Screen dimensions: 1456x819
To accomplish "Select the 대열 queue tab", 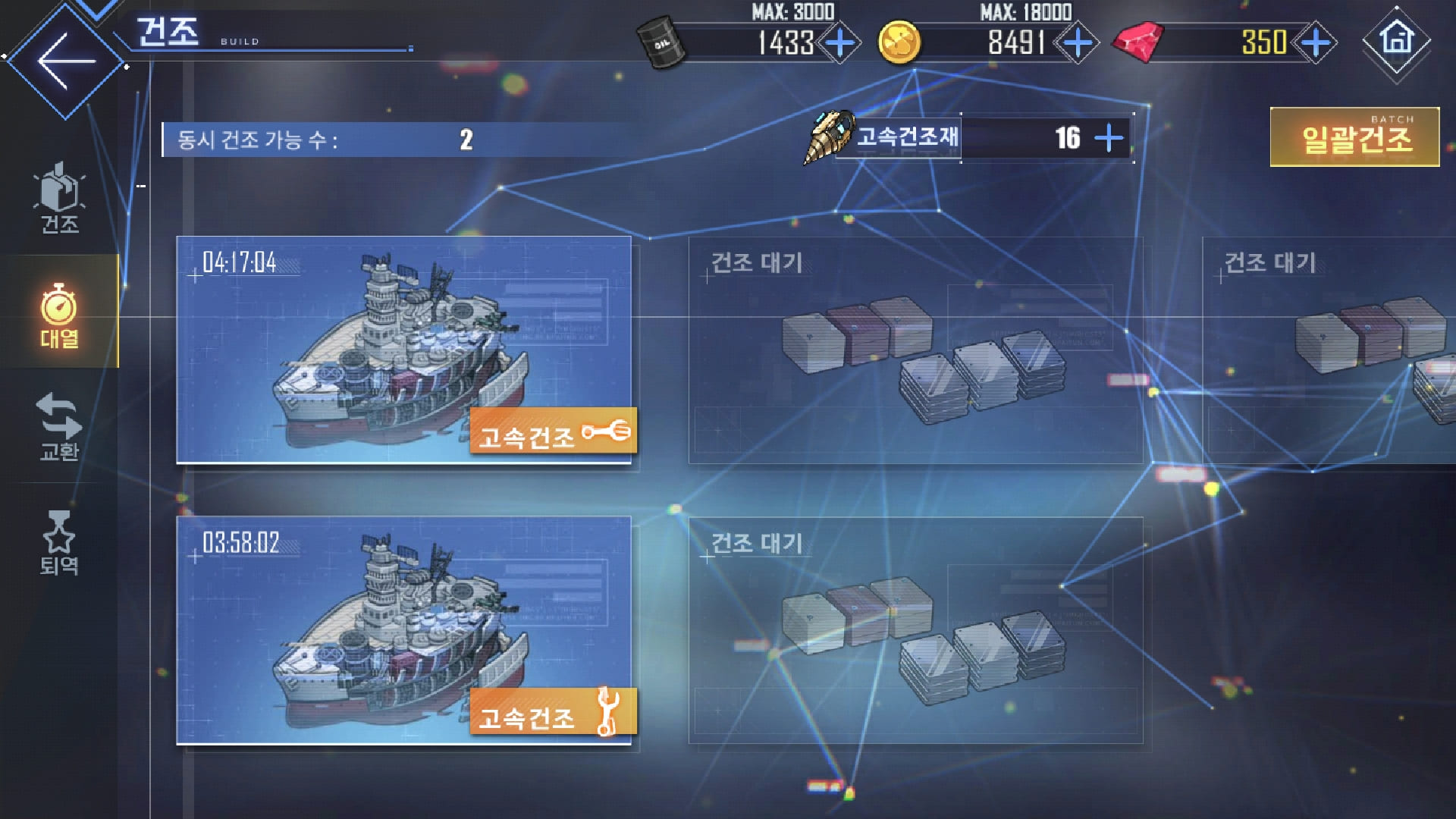I will click(59, 315).
